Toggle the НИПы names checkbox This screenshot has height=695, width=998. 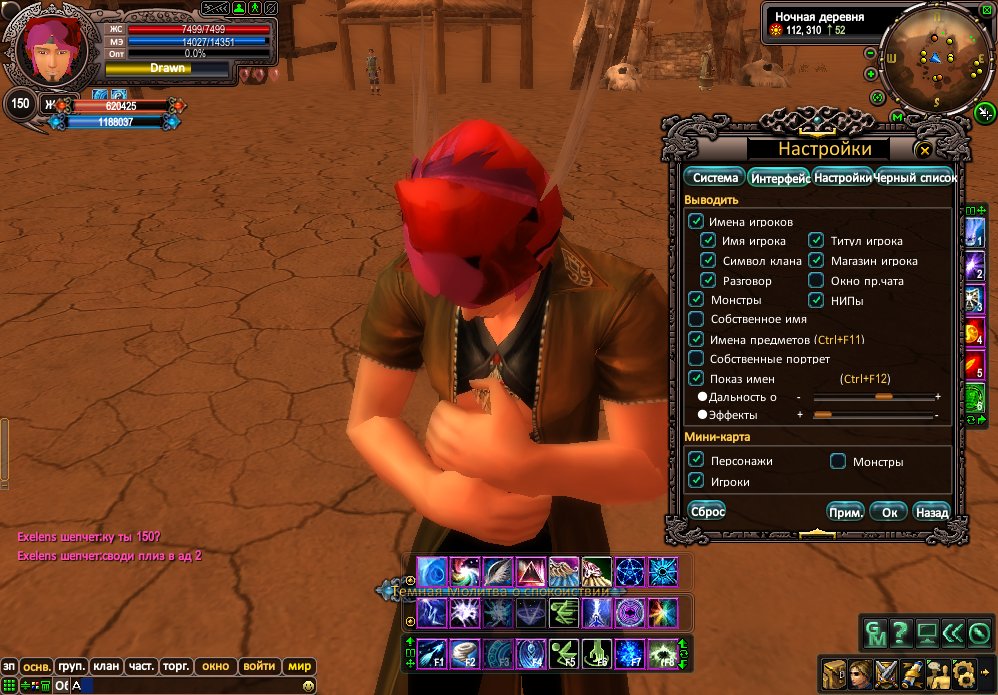816,300
